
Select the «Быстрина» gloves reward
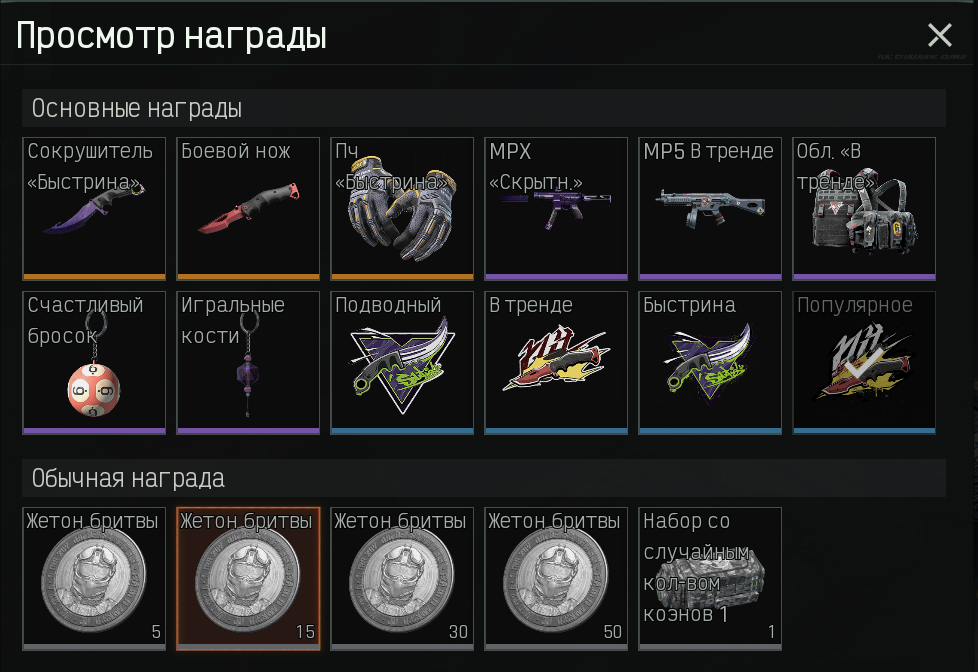tap(402, 208)
